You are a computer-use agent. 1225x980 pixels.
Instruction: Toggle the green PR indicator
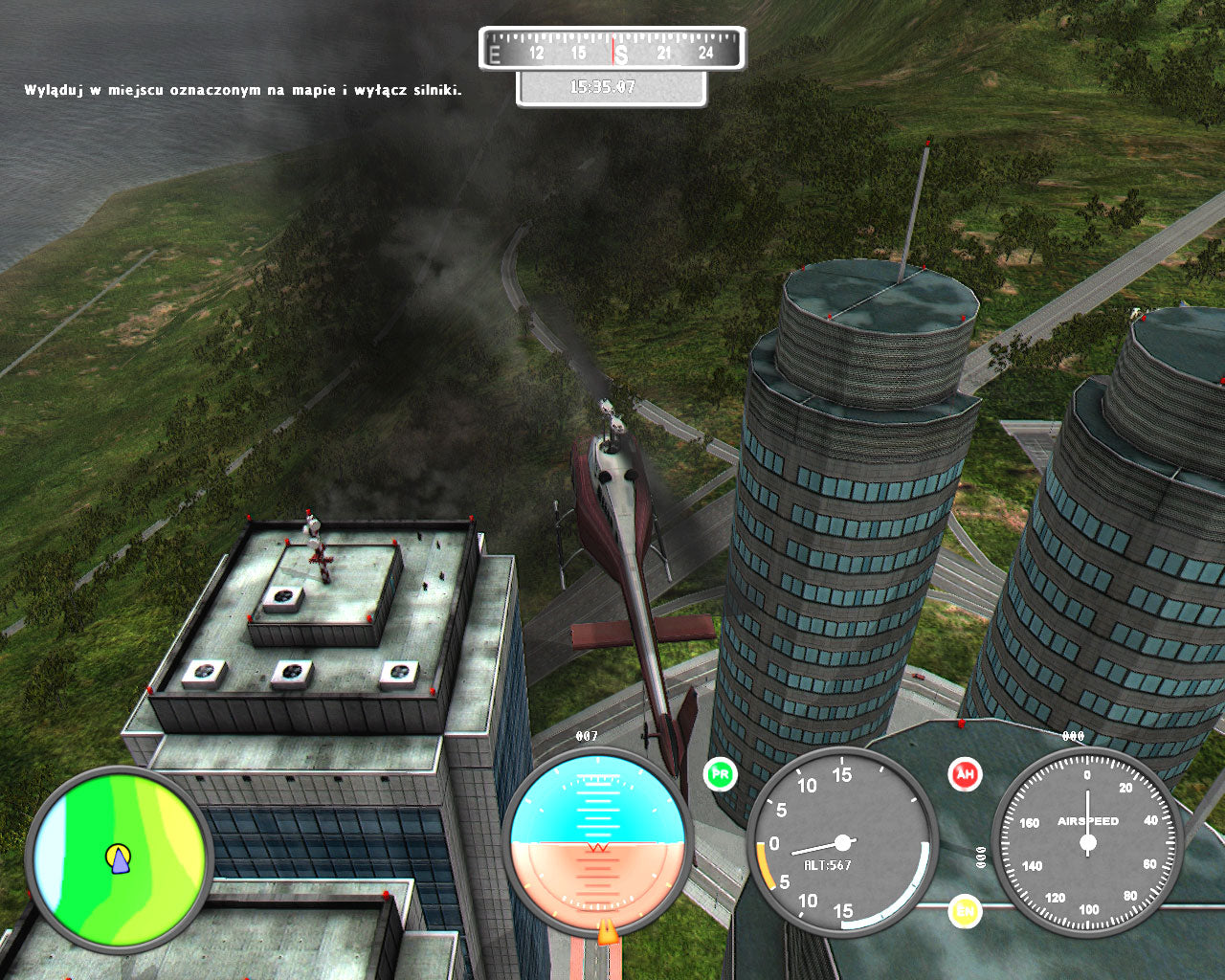[720, 774]
